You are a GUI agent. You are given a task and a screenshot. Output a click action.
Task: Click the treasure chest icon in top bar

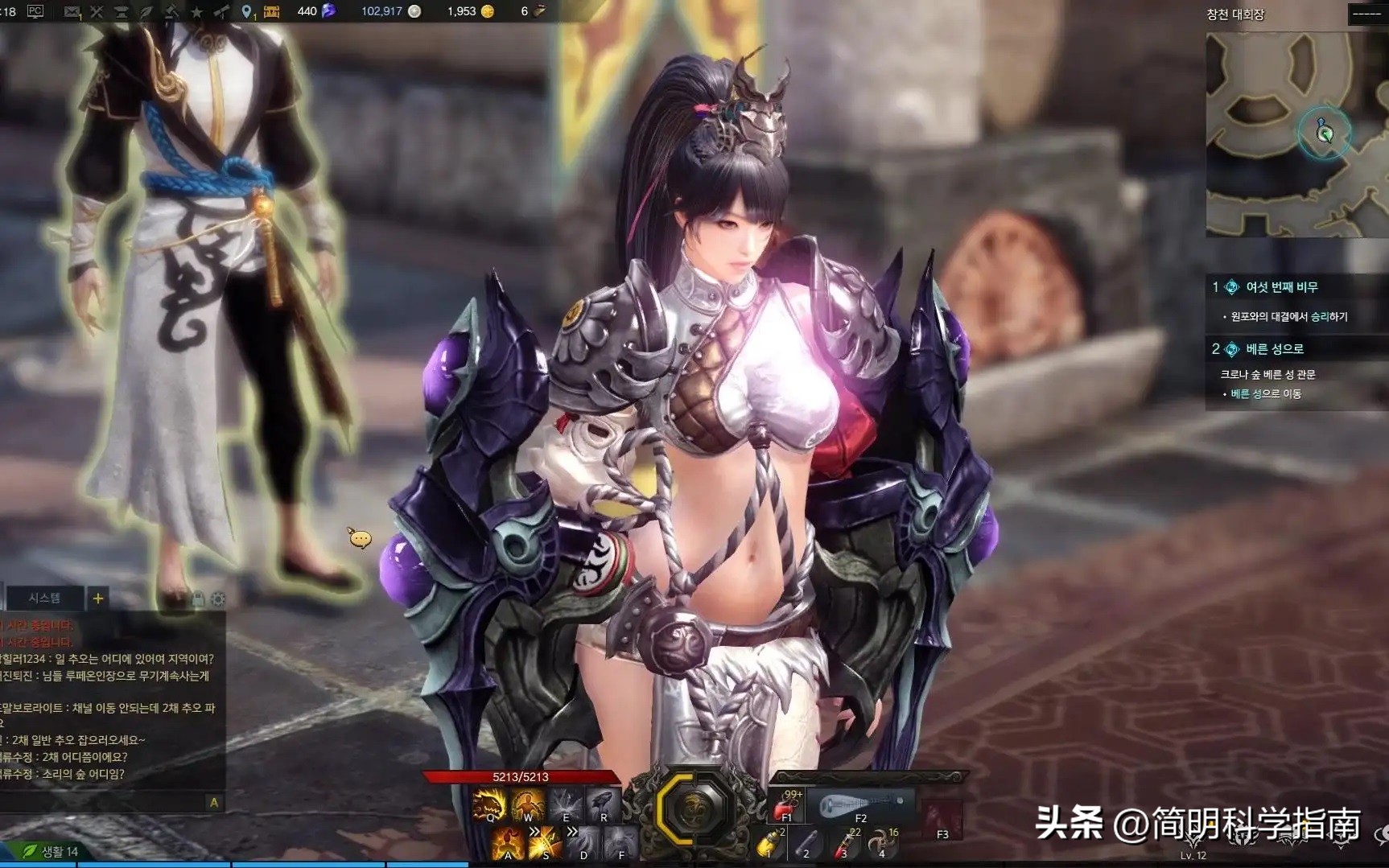272,11
